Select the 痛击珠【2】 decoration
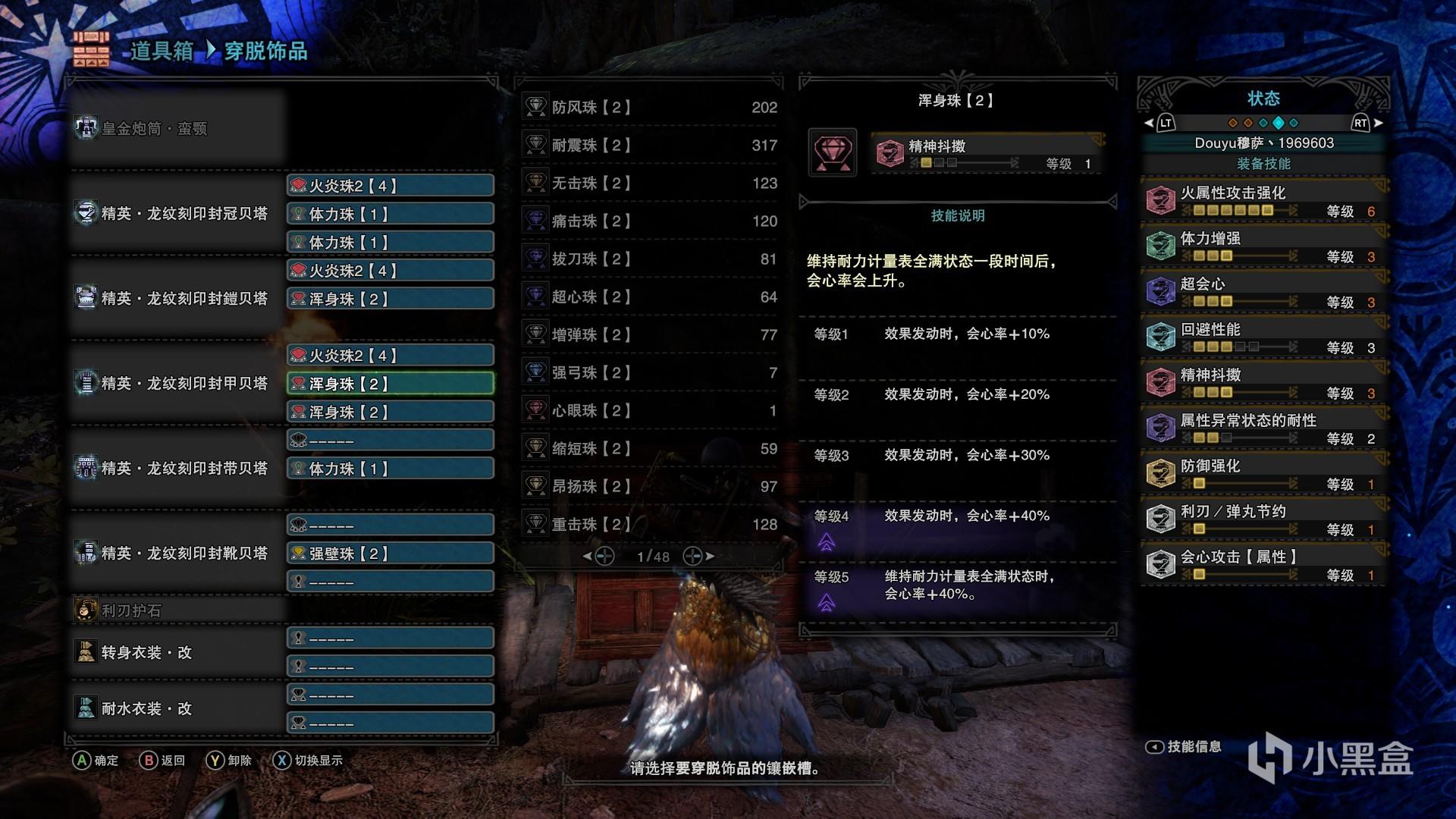The width and height of the screenshot is (1456, 819). click(650, 221)
